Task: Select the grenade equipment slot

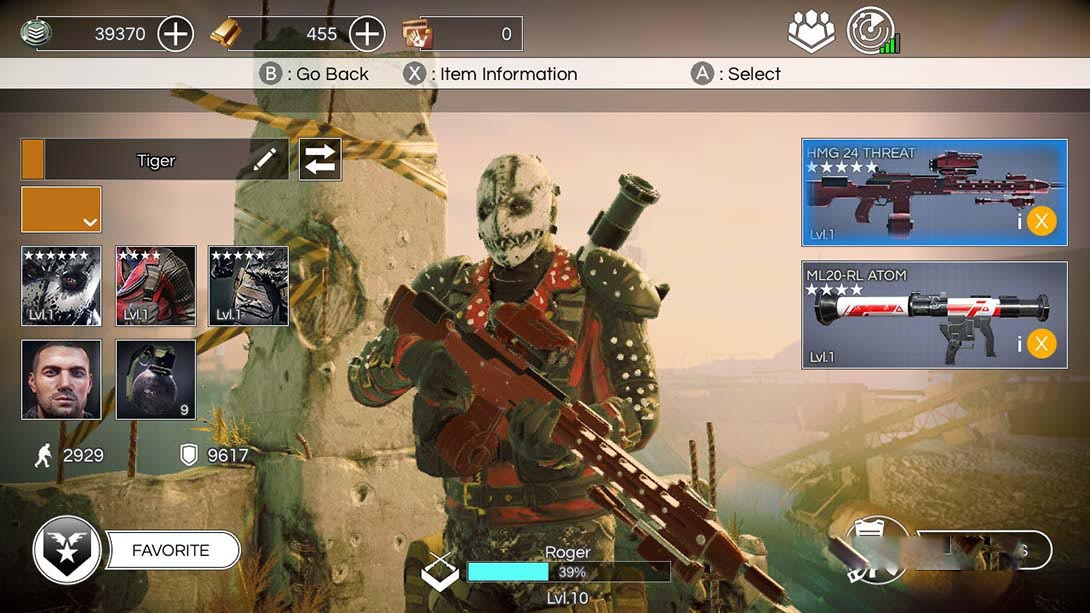Action: pyautogui.click(x=155, y=379)
